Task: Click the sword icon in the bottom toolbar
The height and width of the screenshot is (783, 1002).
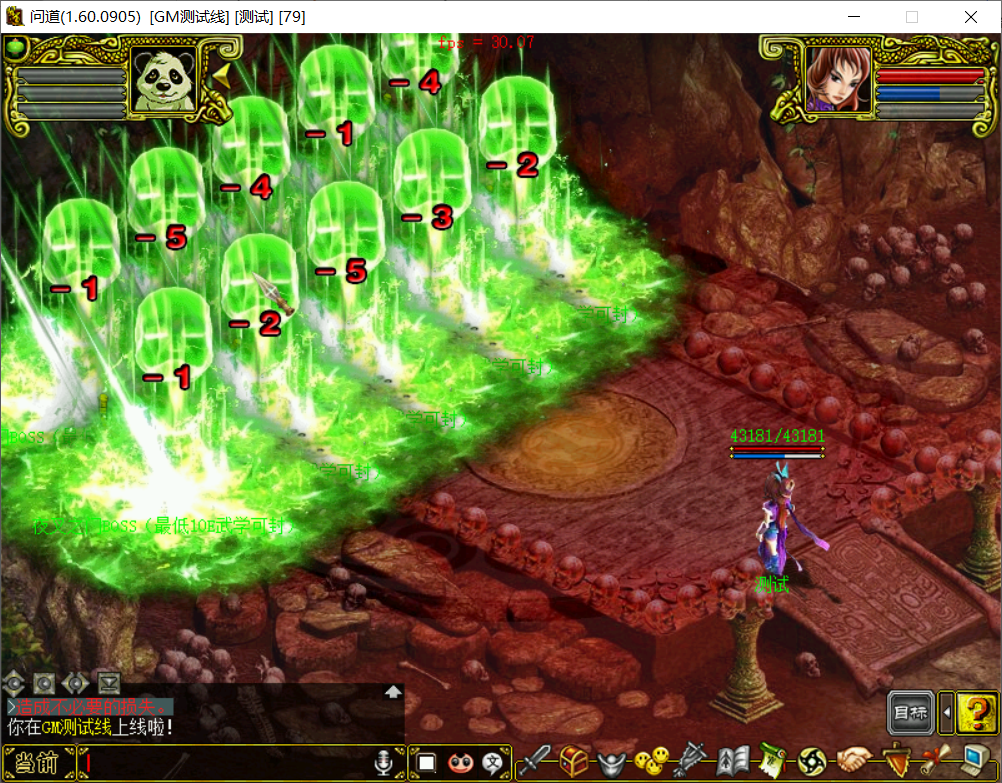Action: [533, 762]
